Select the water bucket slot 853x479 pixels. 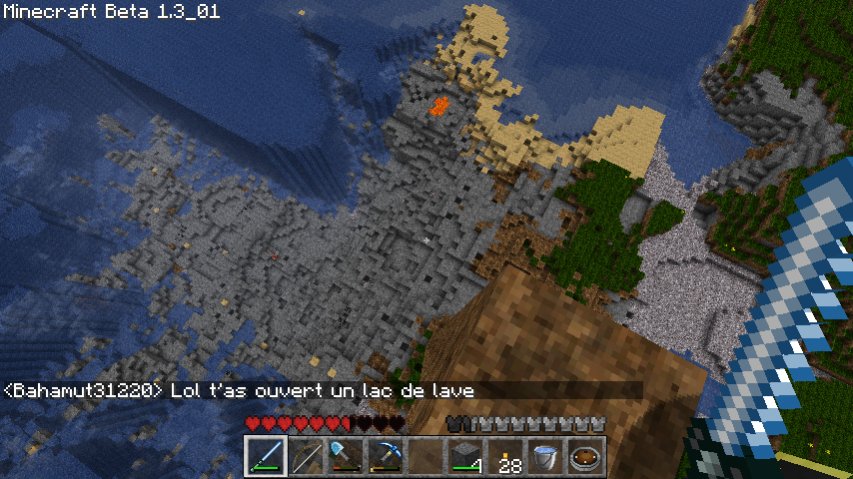coord(547,457)
